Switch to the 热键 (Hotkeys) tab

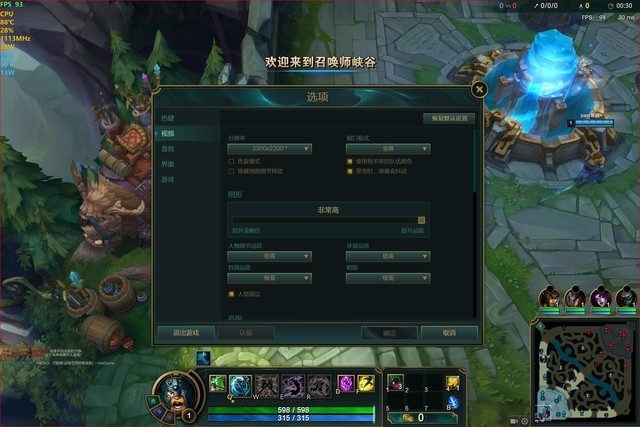click(168, 118)
